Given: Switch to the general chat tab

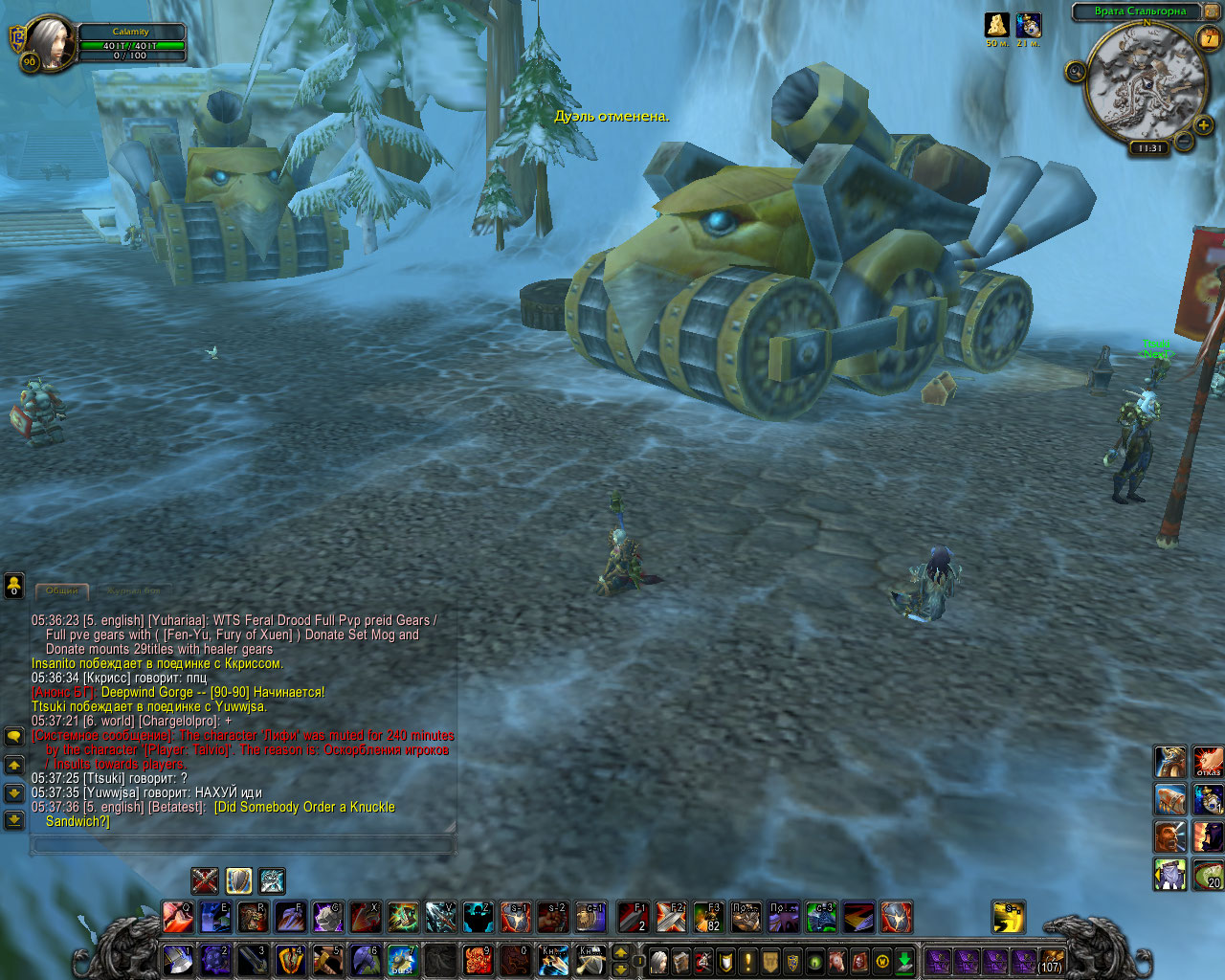Looking at the screenshot, I should pyautogui.click(x=61, y=590).
